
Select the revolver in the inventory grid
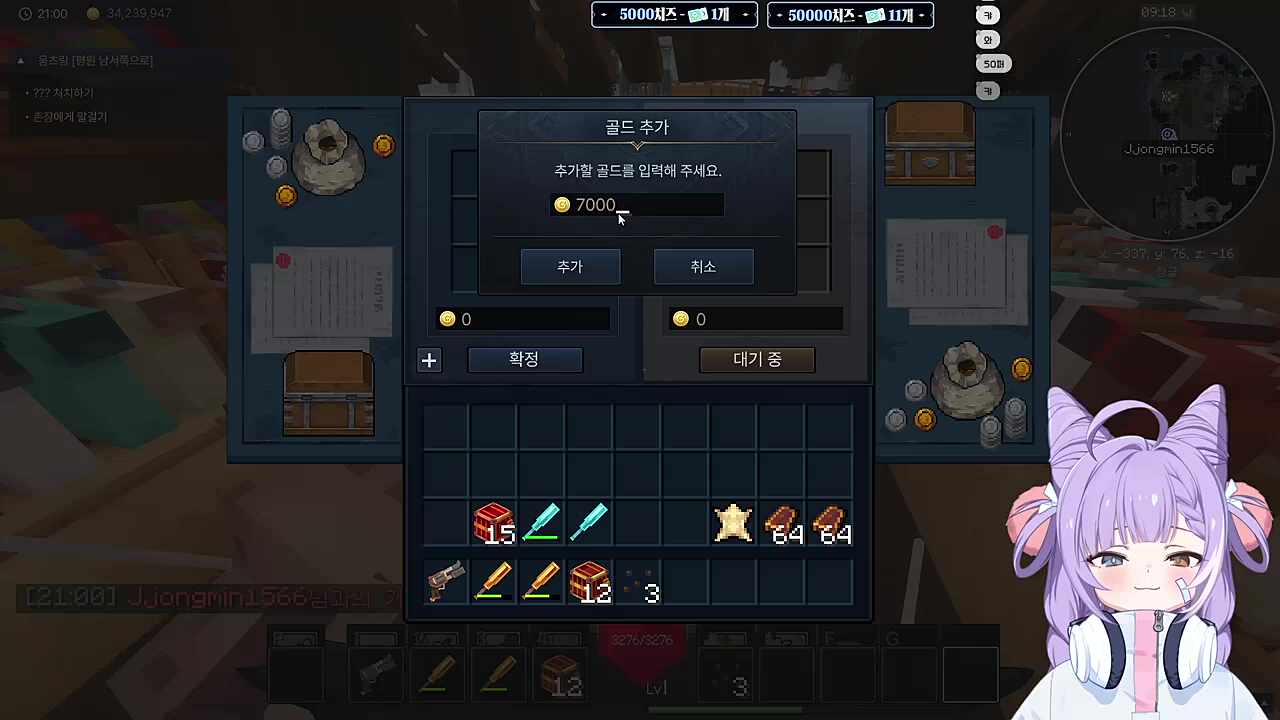click(445, 582)
